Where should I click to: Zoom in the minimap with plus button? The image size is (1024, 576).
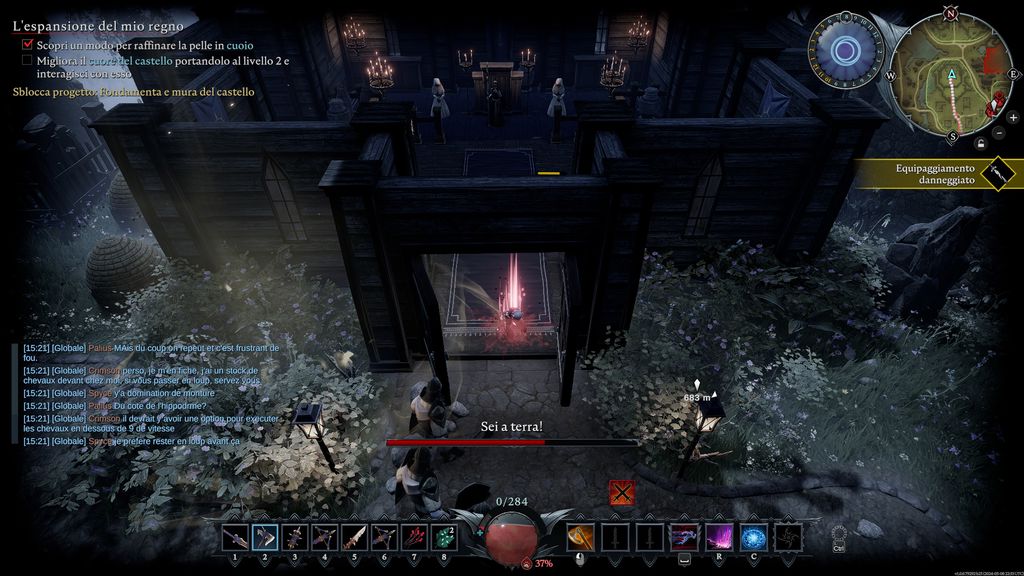[1012, 118]
